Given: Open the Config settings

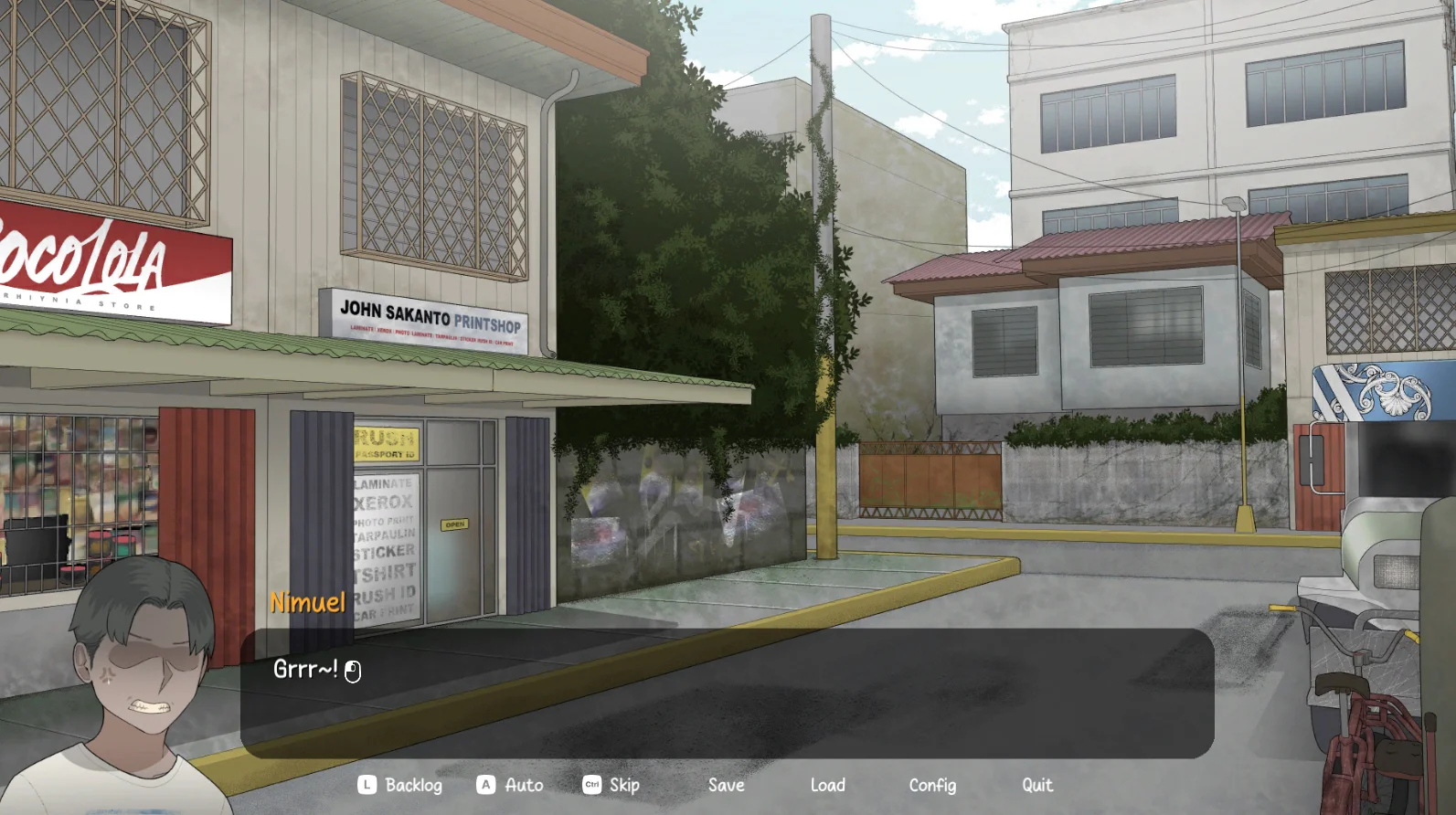Looking at the screenshot, I should [x=931, y=785].
